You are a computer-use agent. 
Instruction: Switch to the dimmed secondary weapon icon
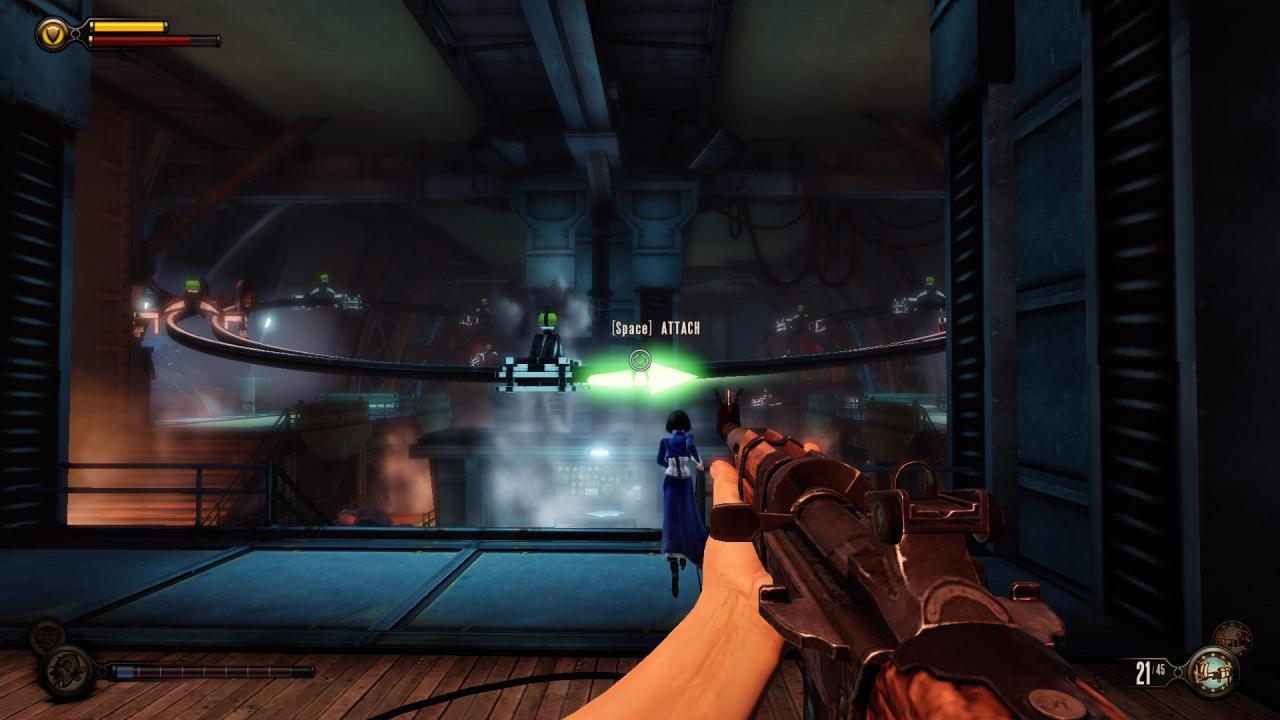pyautogui.click(x=1231, y=637)
